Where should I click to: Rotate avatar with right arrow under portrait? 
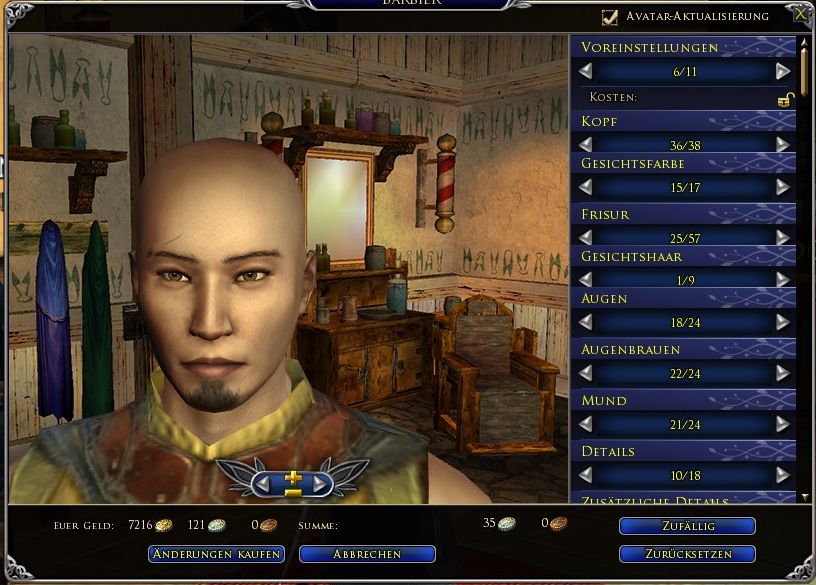(x=319, y=483)
